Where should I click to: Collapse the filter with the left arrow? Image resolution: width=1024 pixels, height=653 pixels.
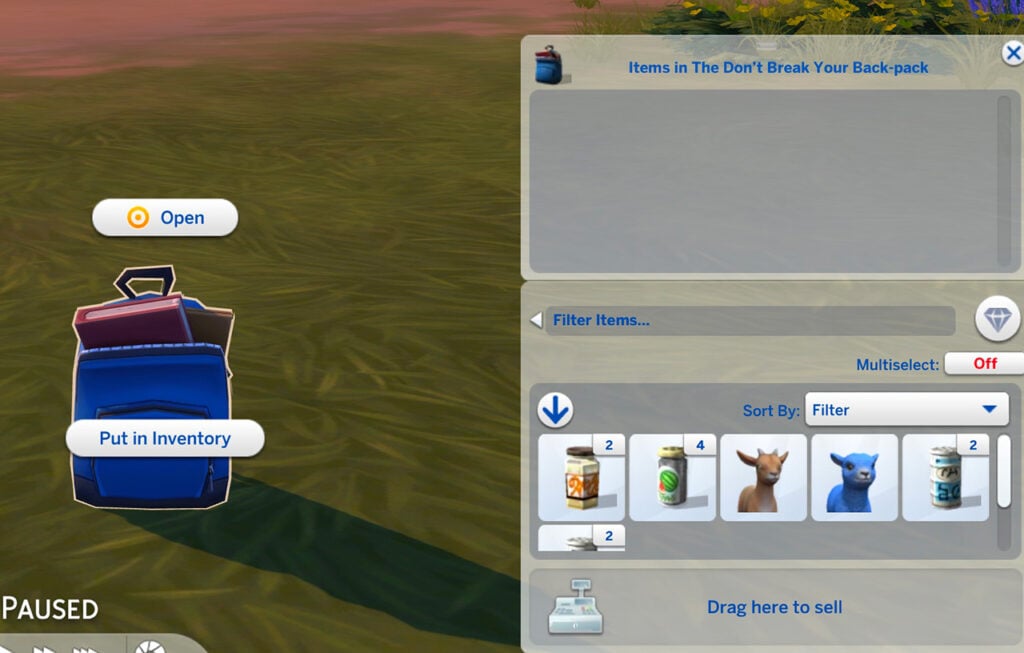click(x=536, y=321)
